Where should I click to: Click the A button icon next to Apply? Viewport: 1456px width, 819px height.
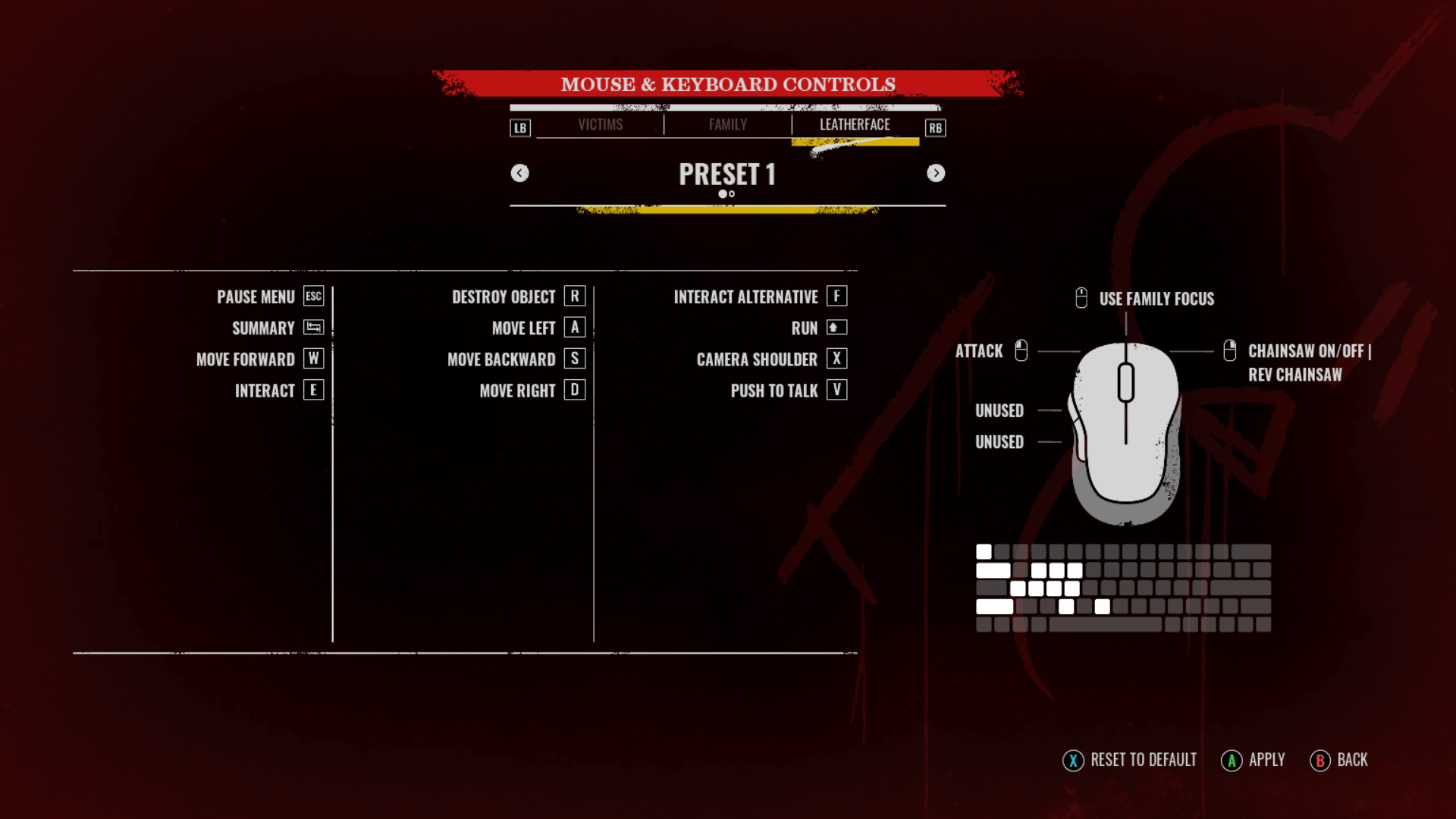click(x=1232, y=760)
